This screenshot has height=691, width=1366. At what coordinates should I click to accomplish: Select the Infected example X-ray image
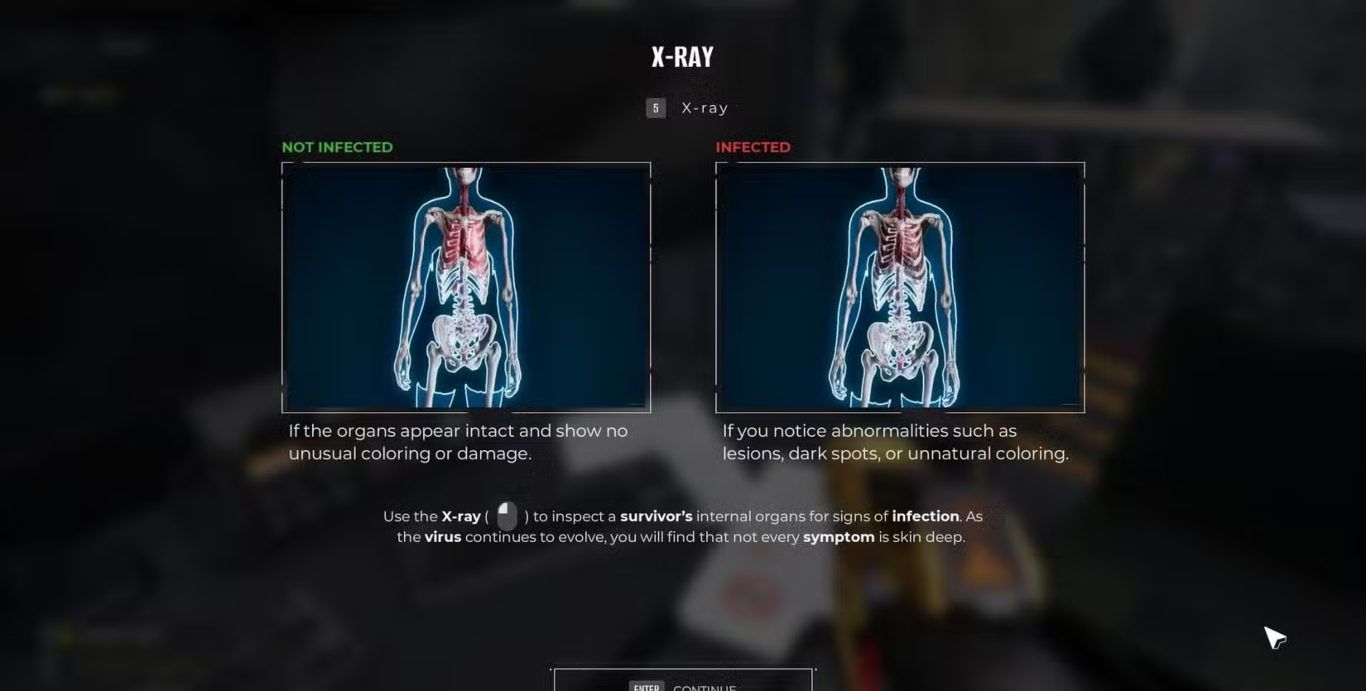click(x=900, y=287)
